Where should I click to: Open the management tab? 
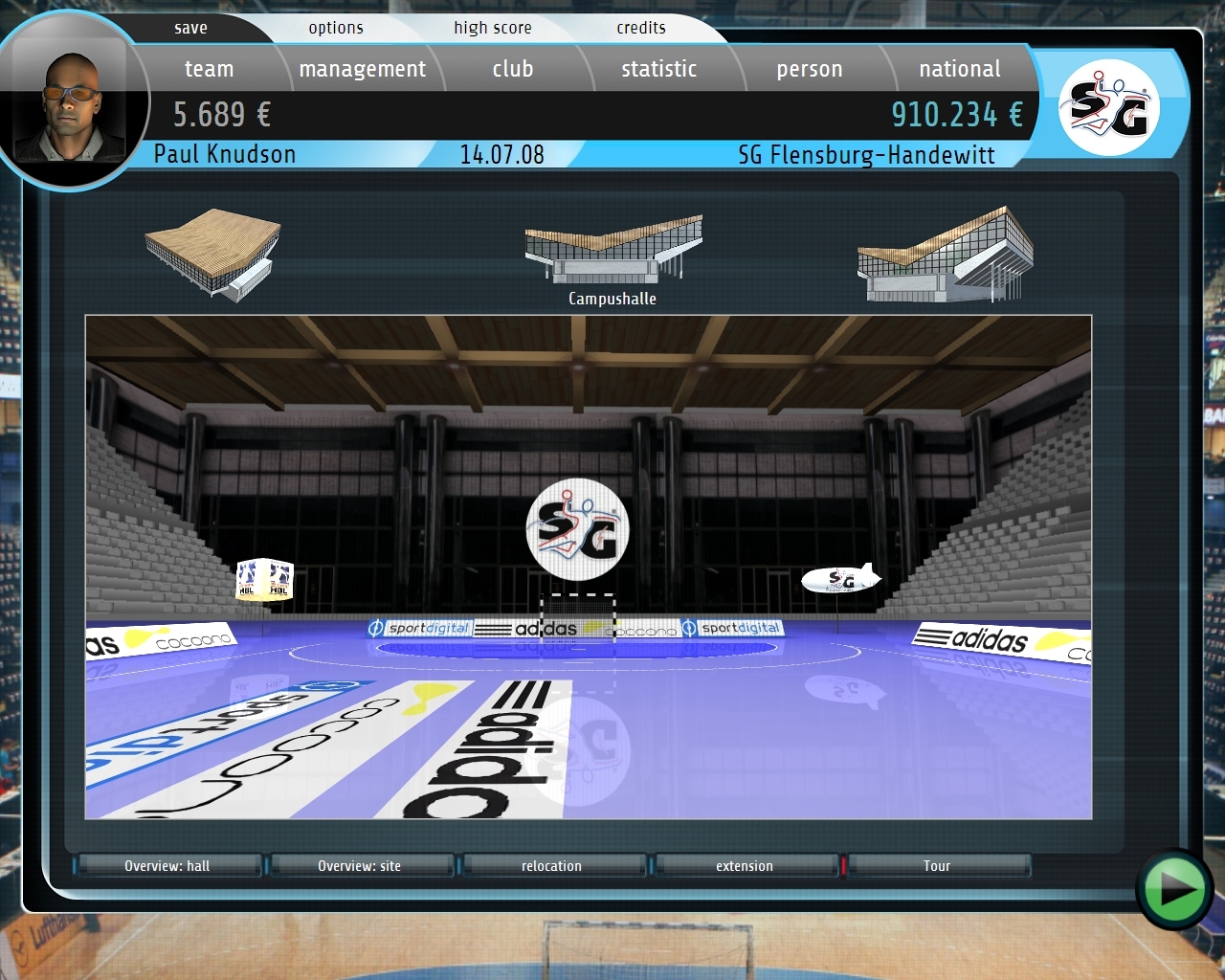[362, 69]
